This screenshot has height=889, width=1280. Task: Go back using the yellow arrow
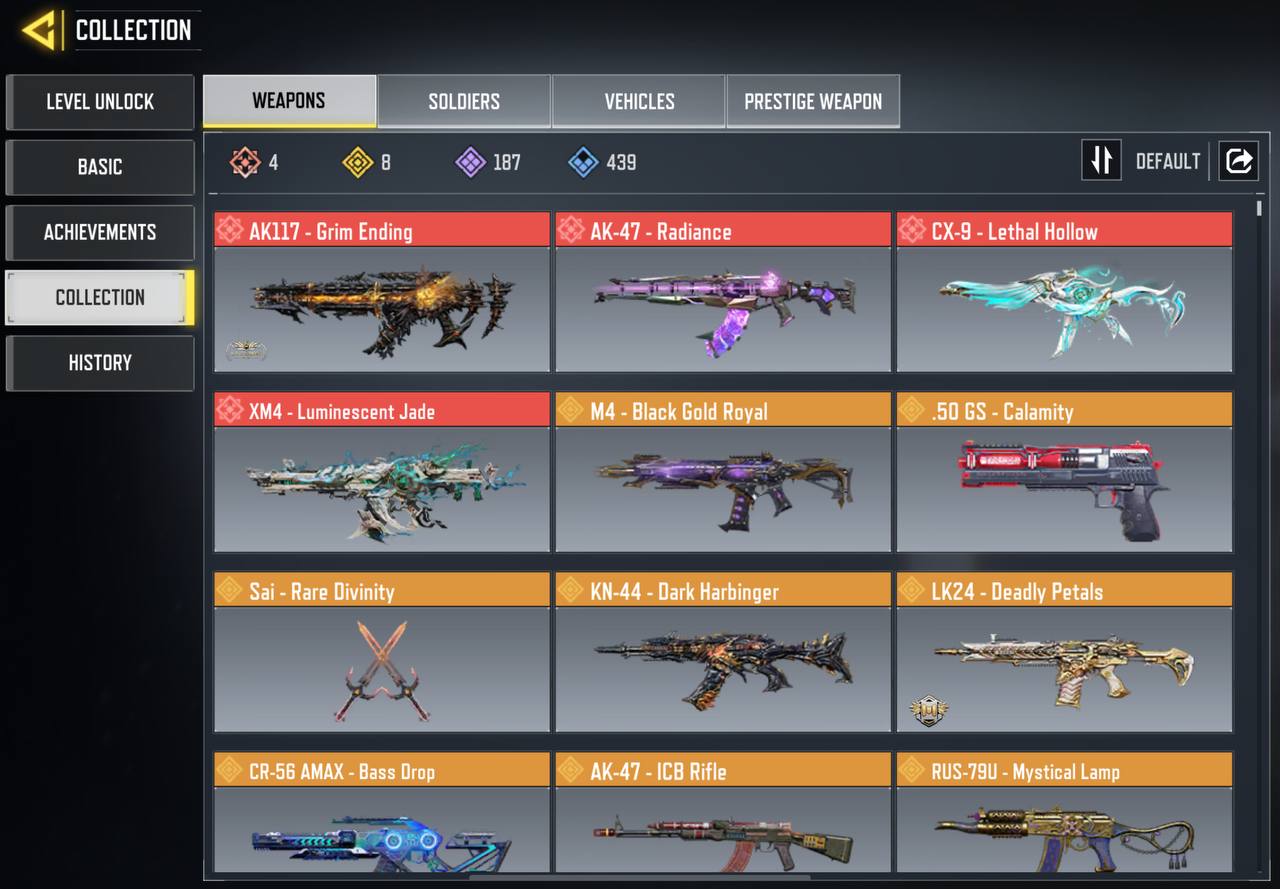pyautogui.click(x=40, y=31)
